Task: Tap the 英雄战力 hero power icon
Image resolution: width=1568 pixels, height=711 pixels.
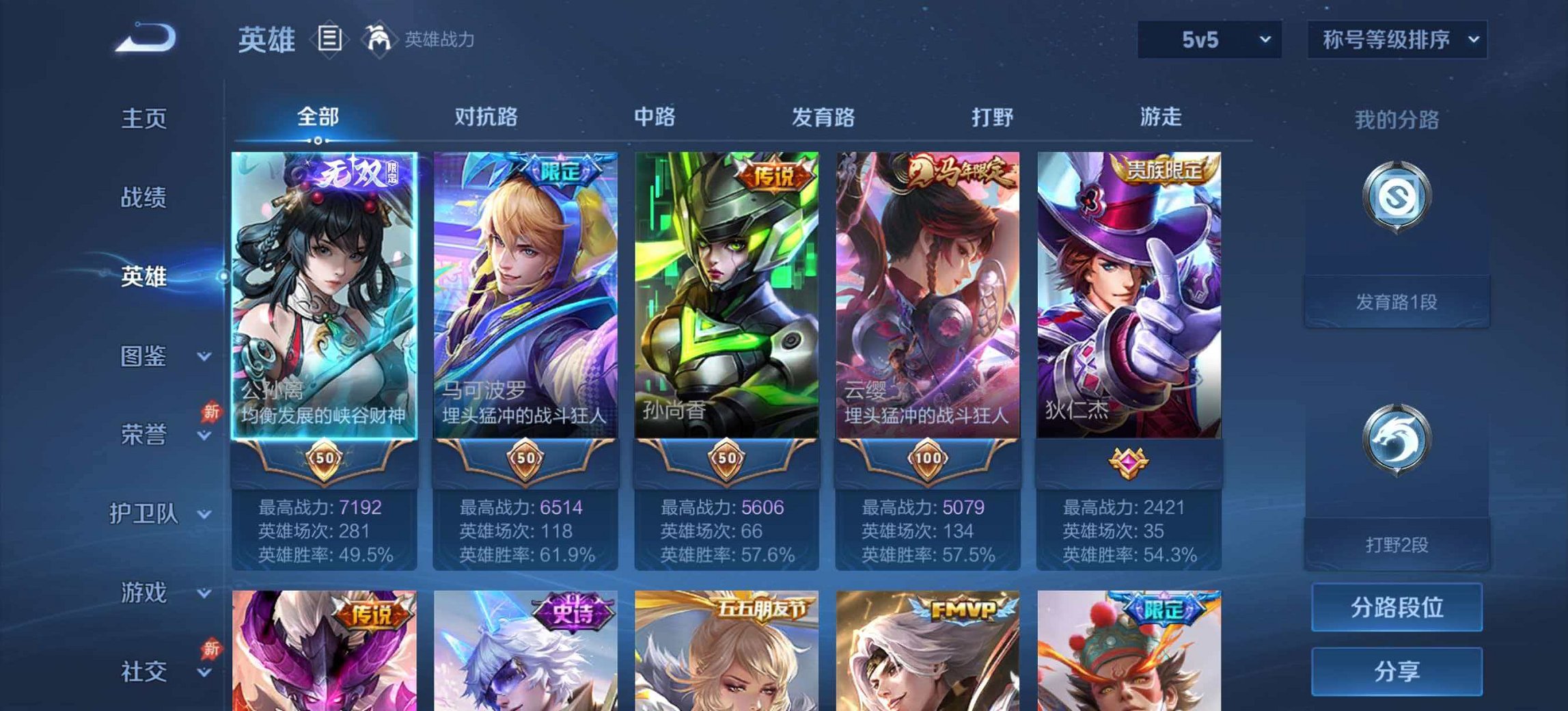Action: (381, 39)
